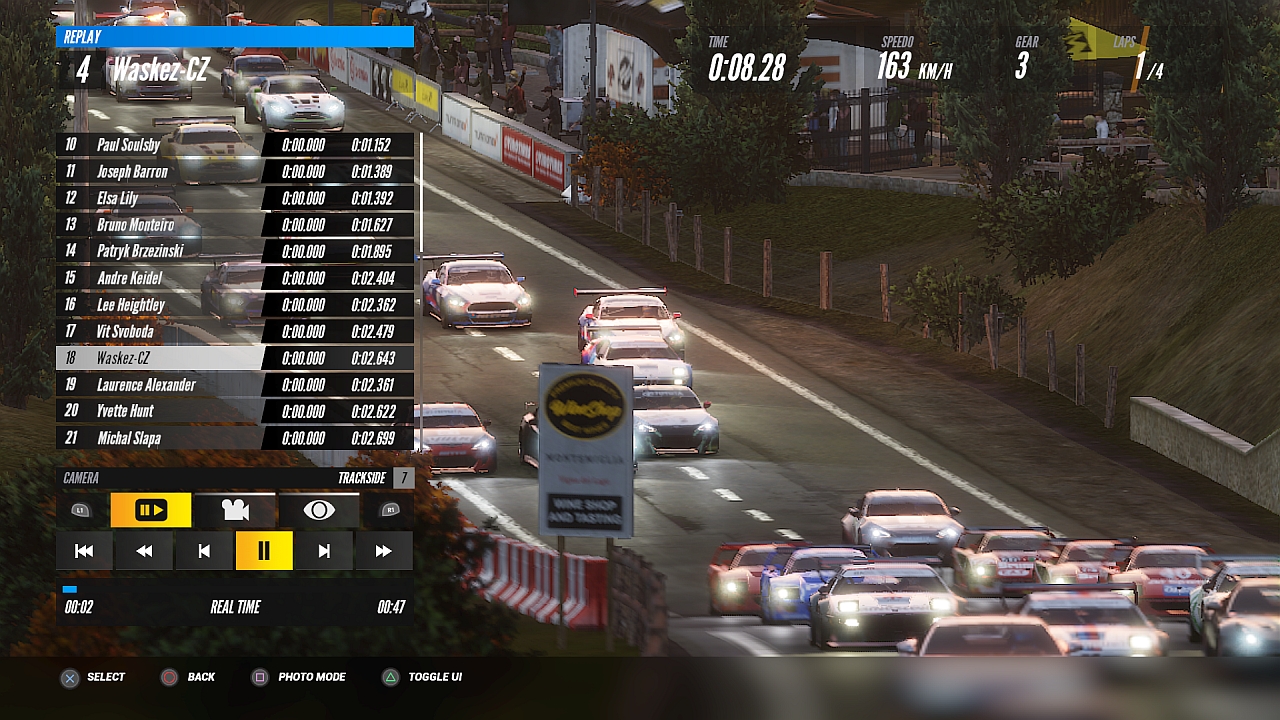Select Elsa Lily's row
Image resolution: width=1280 pixels, height=720 pixels.
[x=160, y=198]
